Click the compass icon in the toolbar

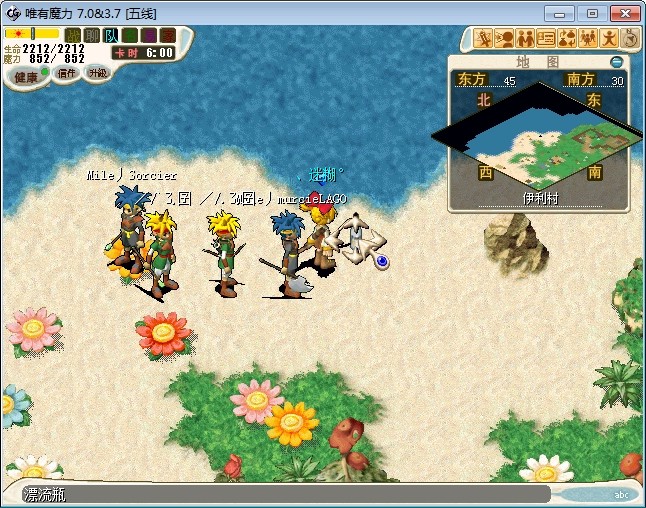click(629, 39)
